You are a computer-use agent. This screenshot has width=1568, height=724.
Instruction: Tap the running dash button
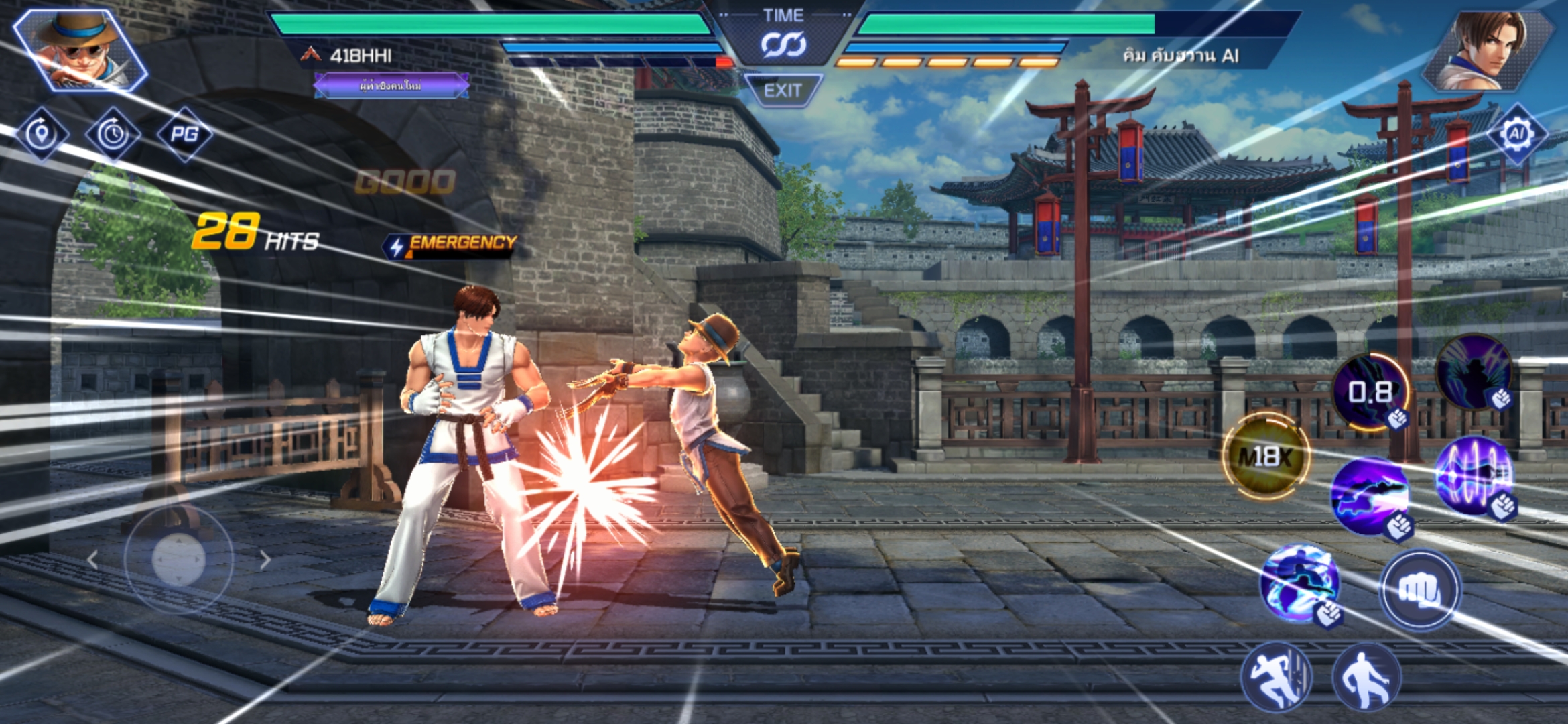tap(1277, 677)
